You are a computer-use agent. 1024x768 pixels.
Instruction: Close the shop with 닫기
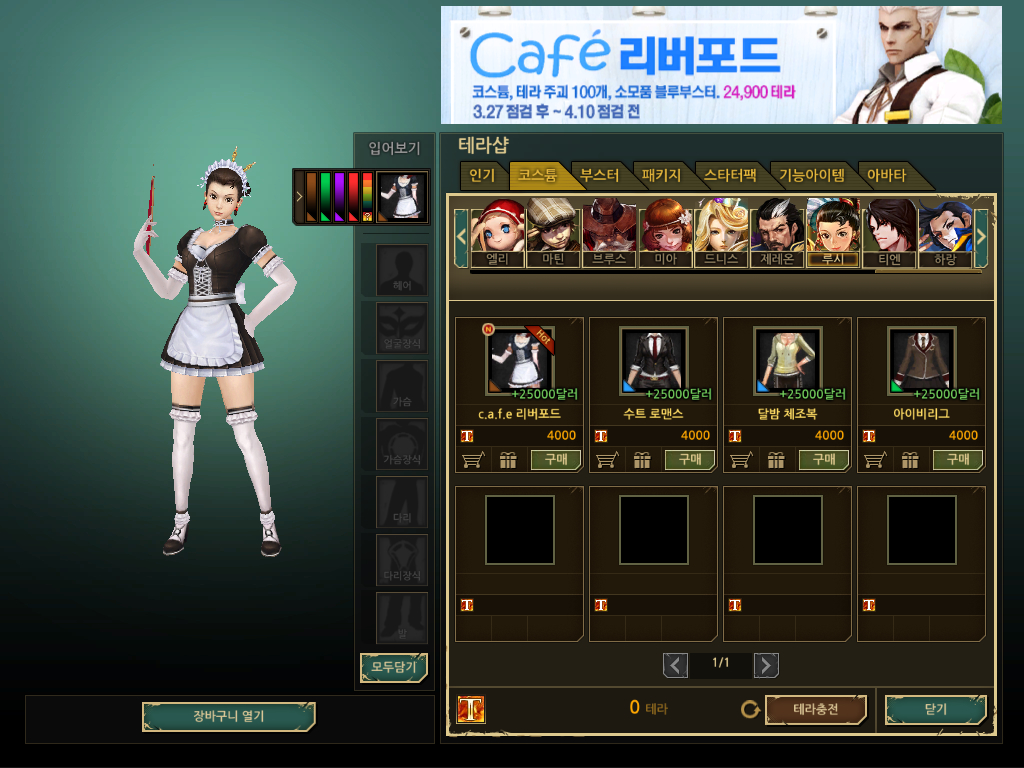(935, 710)
